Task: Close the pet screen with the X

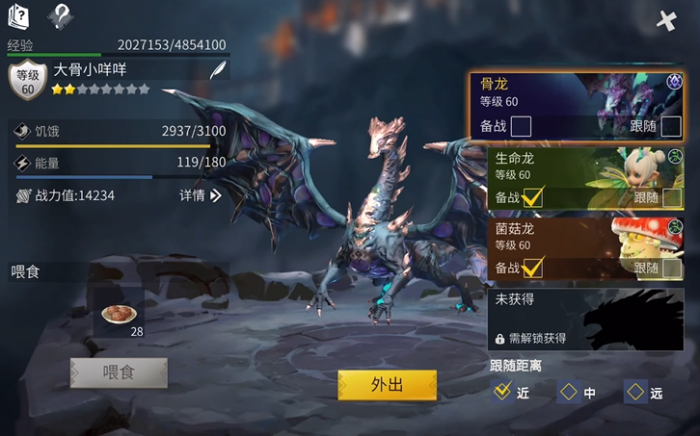Action: click(x=667, y=20)
